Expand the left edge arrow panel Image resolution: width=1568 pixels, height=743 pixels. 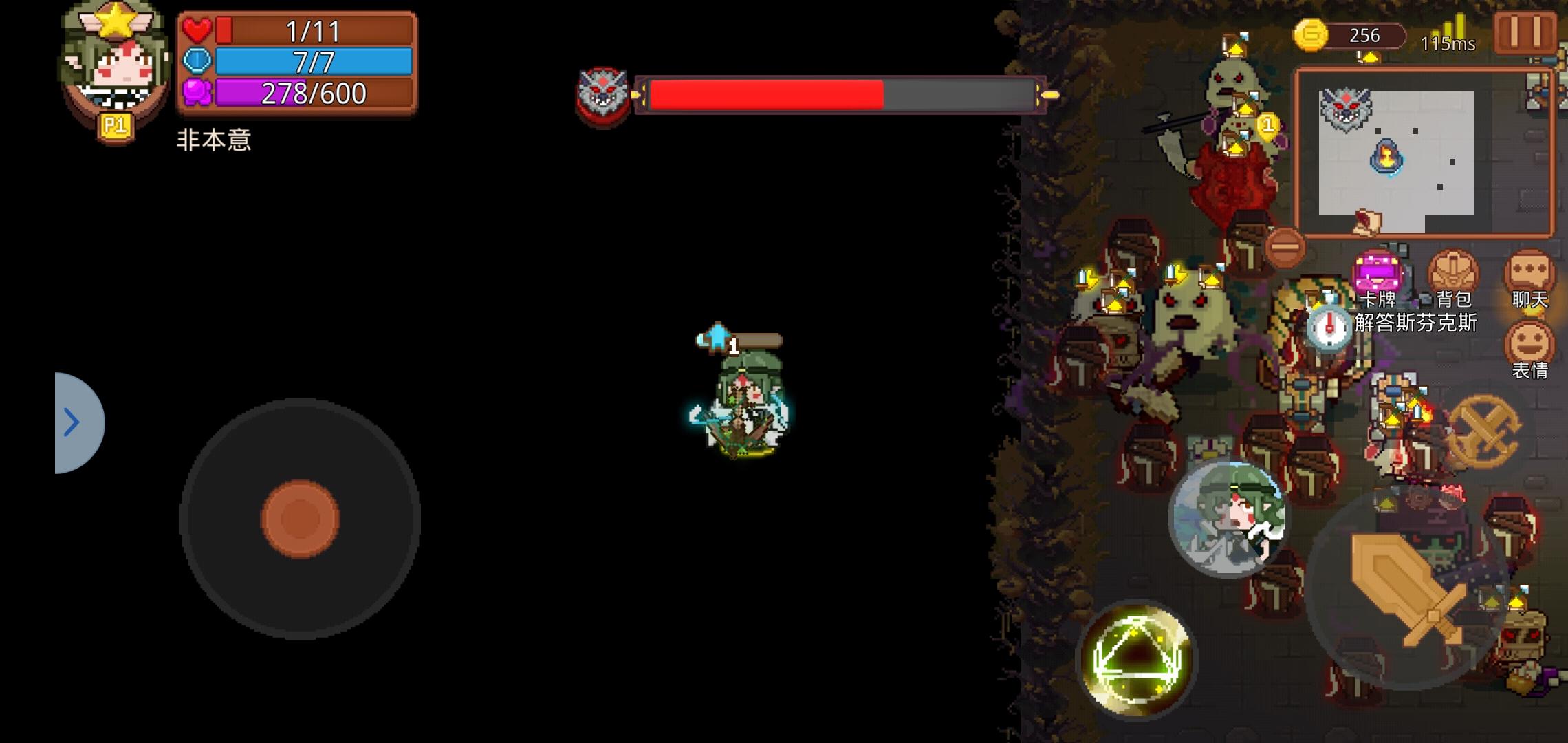click(x=72, y=422)
